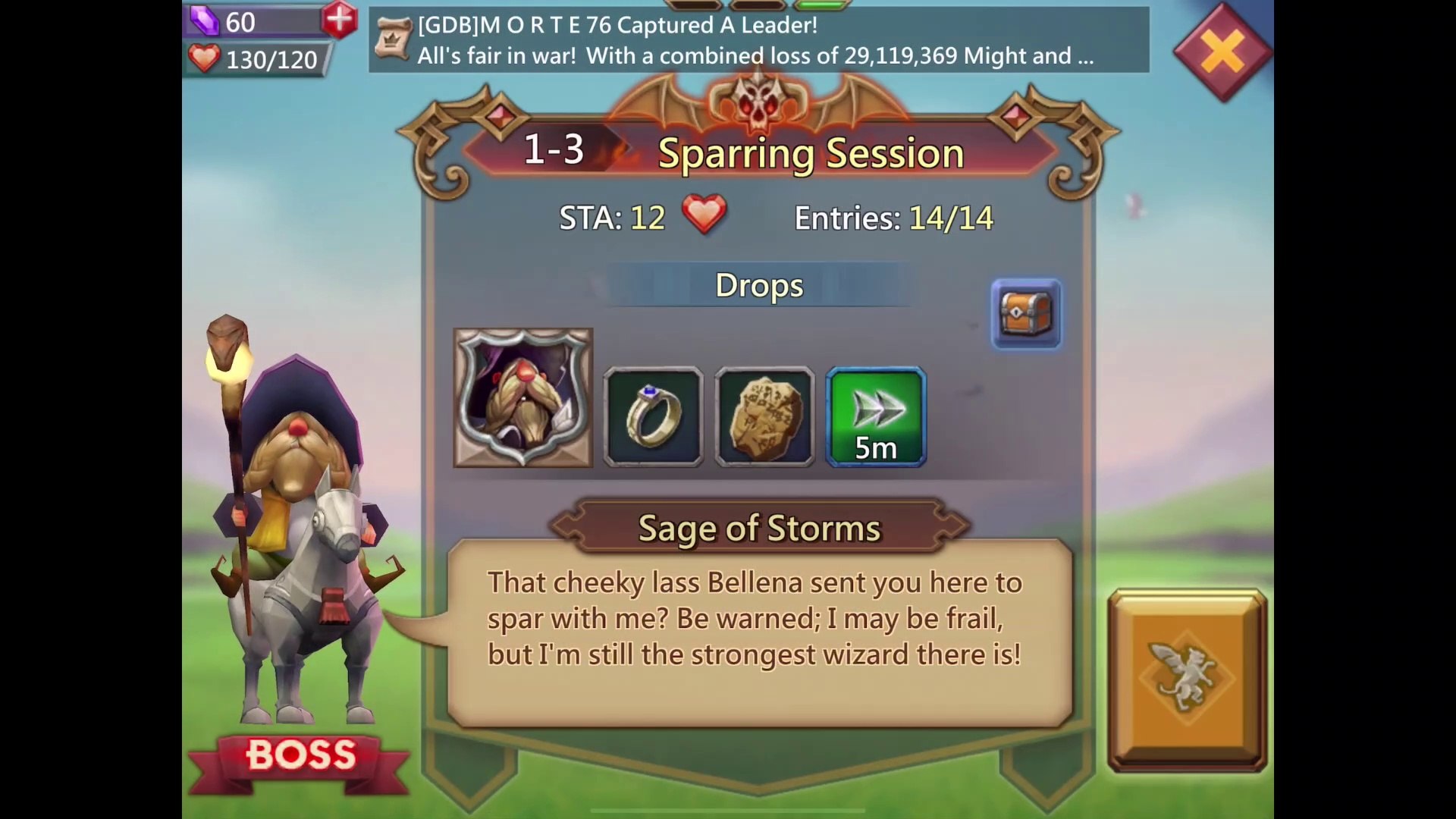Start the battle with the golden griffin button
This screenshot has width=1456, height=819.
pos(1187,680)
